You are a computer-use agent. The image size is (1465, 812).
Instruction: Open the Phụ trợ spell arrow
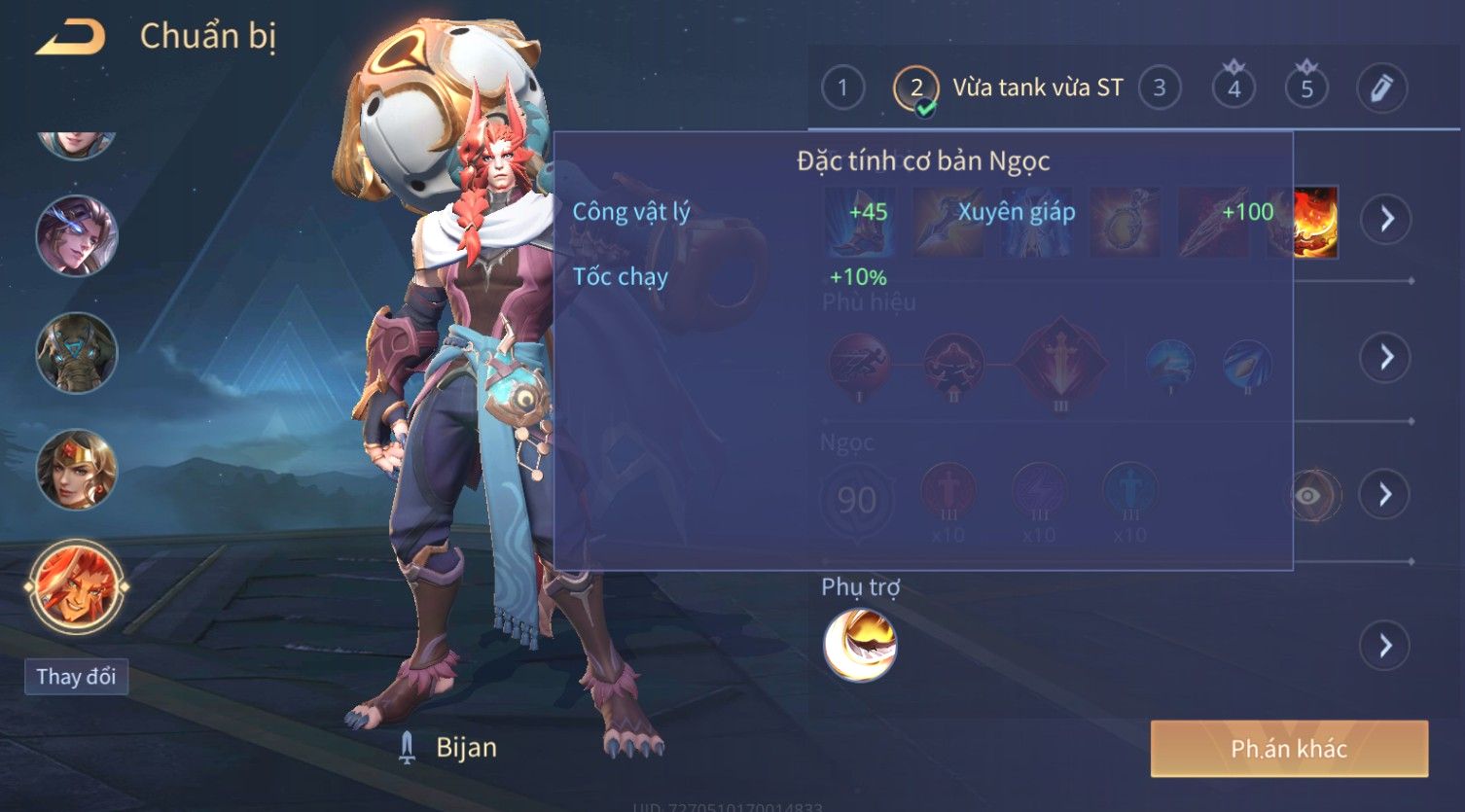coord(1386,646)
